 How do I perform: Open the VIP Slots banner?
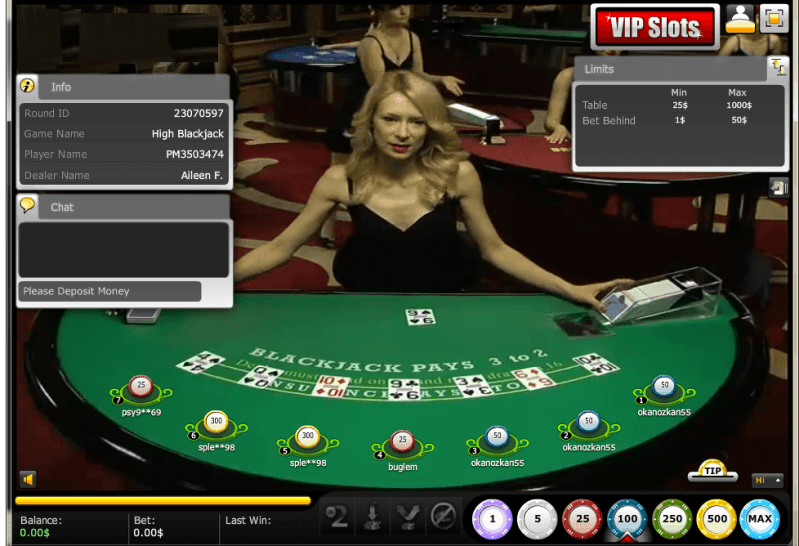[x=655, y=26]
